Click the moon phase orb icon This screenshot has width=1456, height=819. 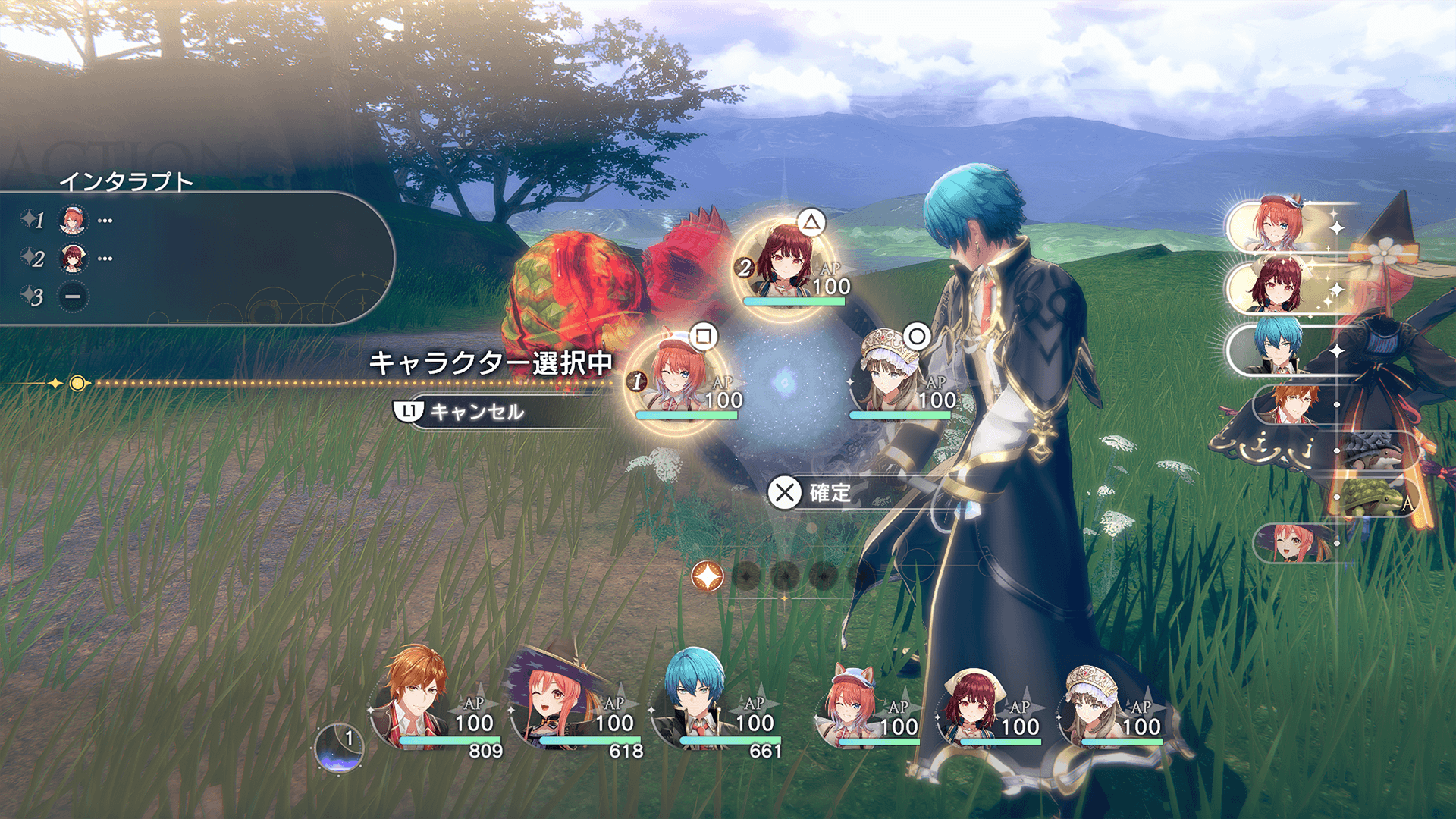coord(338,748)
